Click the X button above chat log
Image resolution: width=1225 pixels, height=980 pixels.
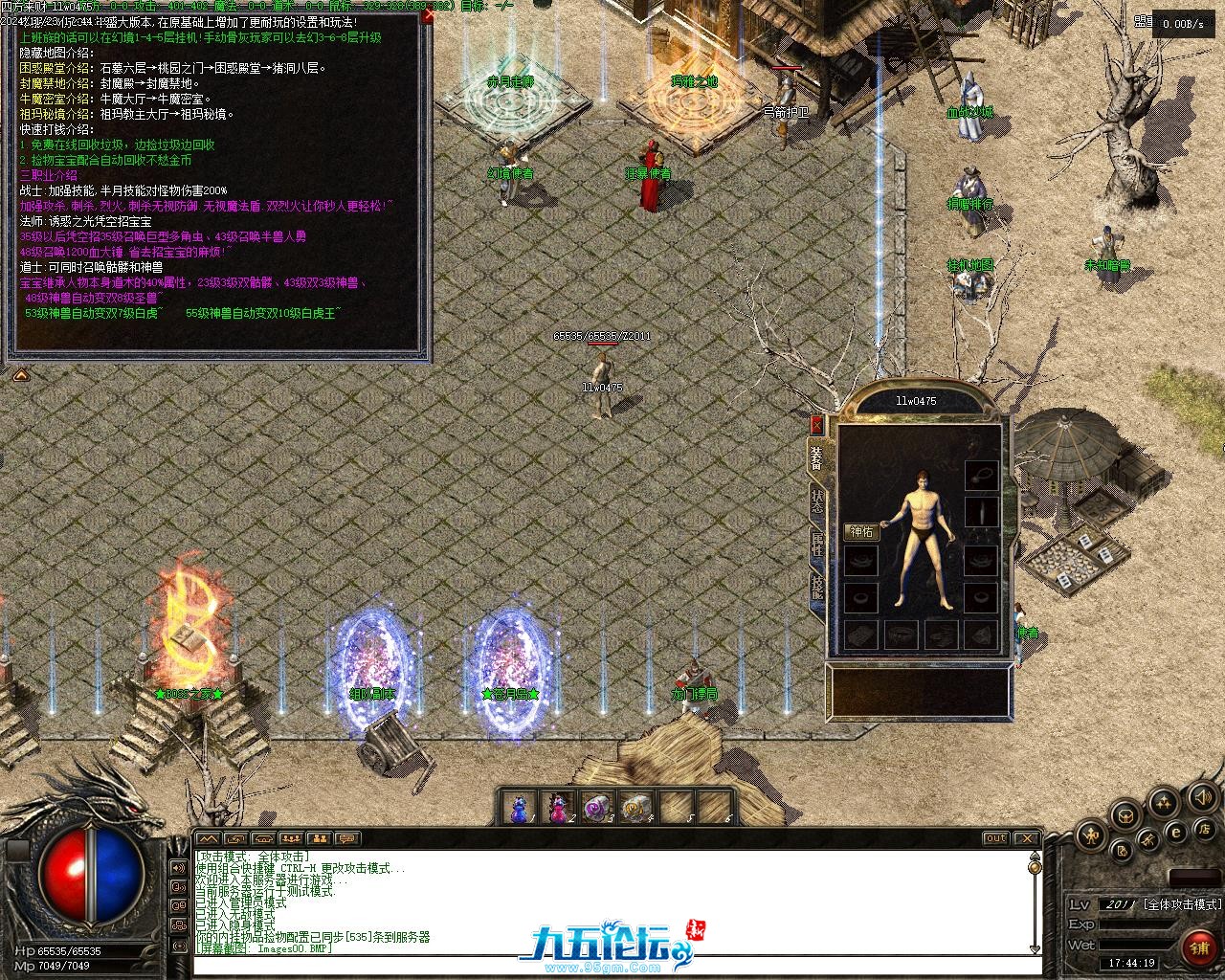(1026, 838)
